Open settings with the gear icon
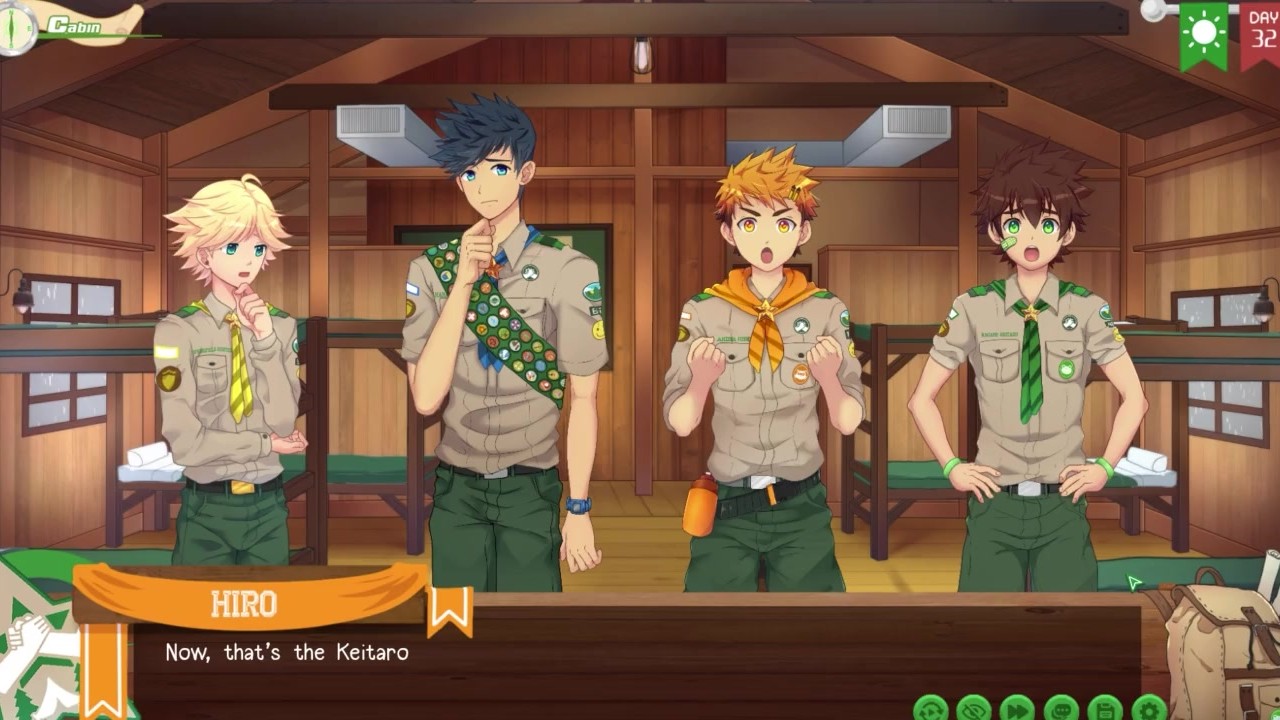 pyautogui.click(x=1150, y=709)
